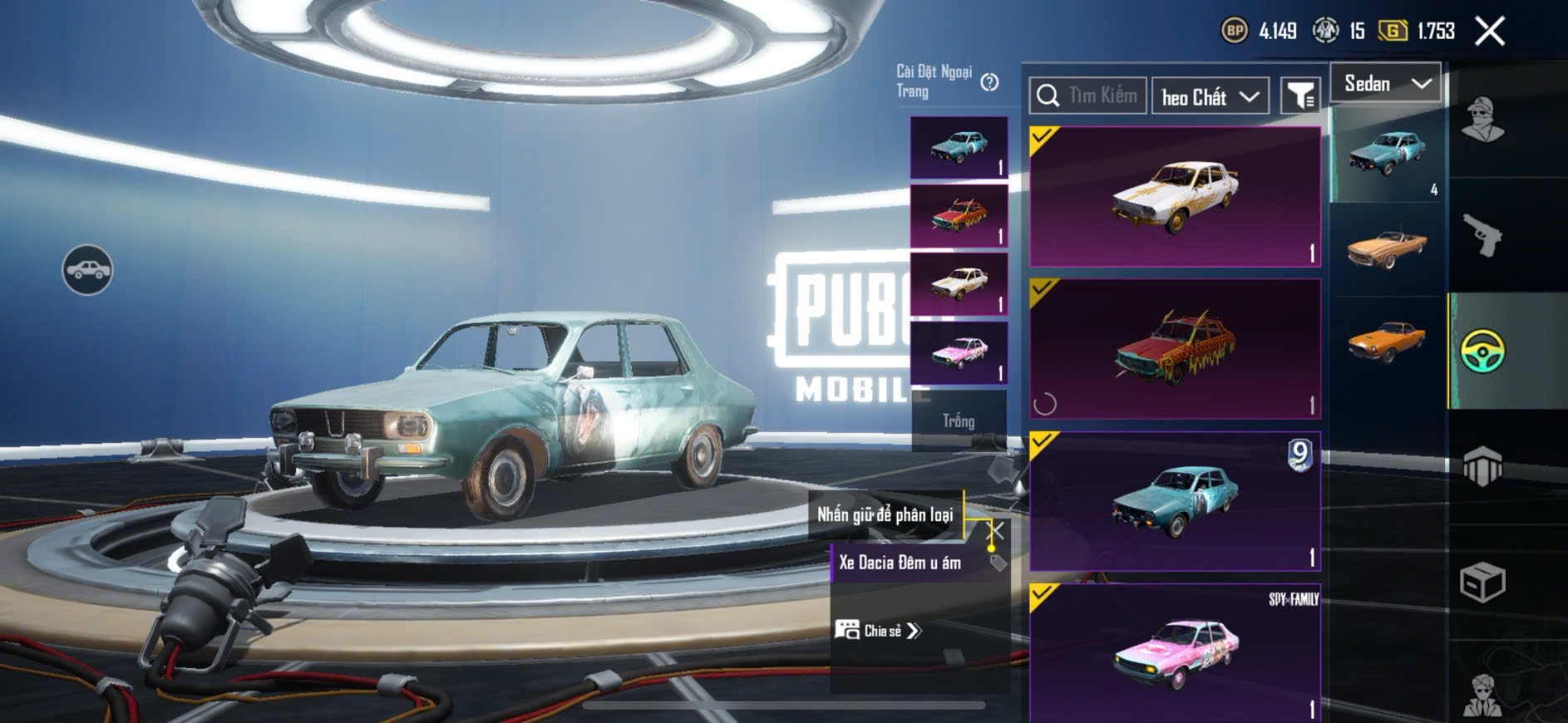Open the skin filter funnel button
Screen dimensions: 1568x723
click(x=1299, y=96)
